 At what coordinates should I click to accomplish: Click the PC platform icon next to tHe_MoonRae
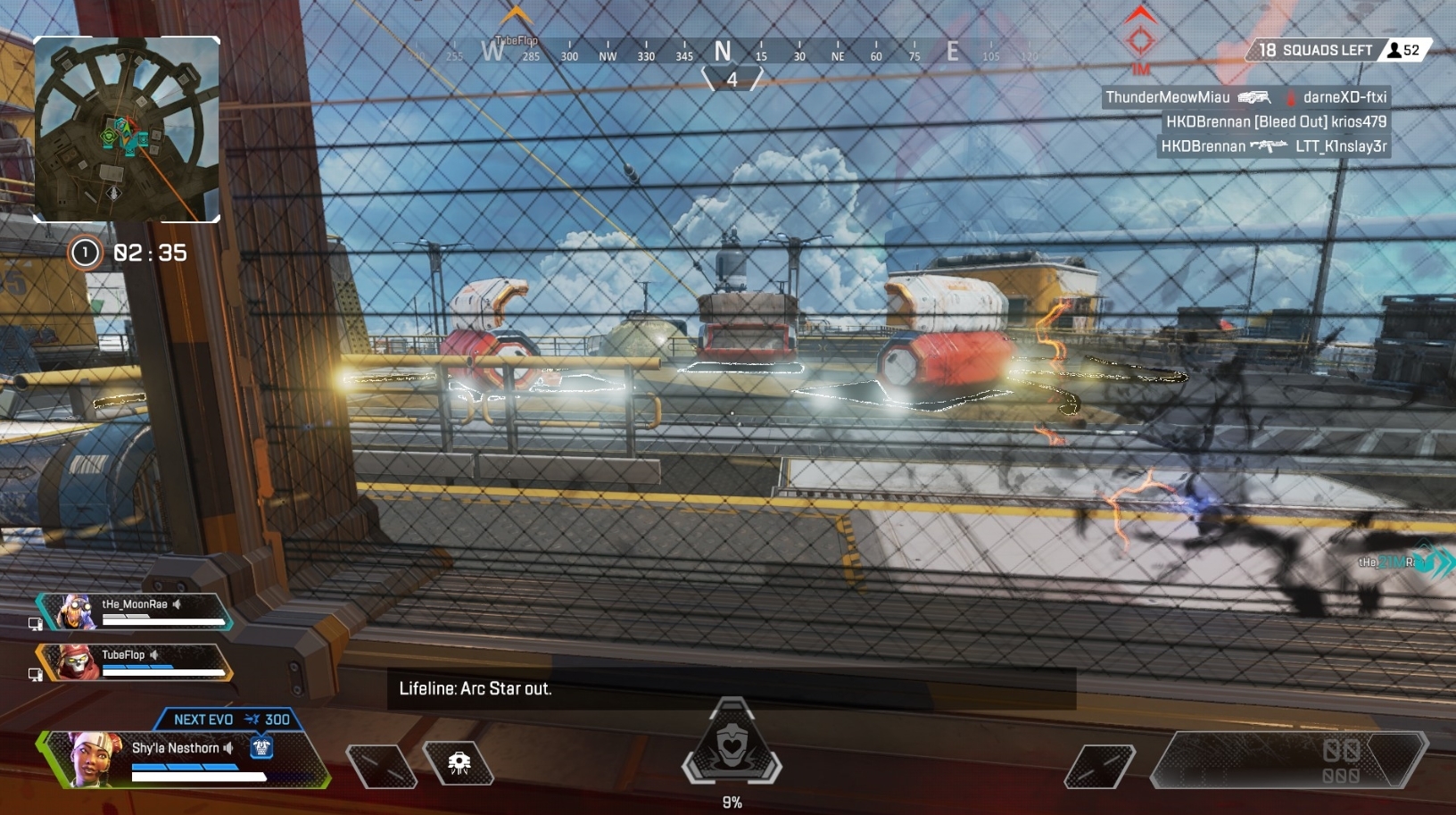[x=36, y=622]
